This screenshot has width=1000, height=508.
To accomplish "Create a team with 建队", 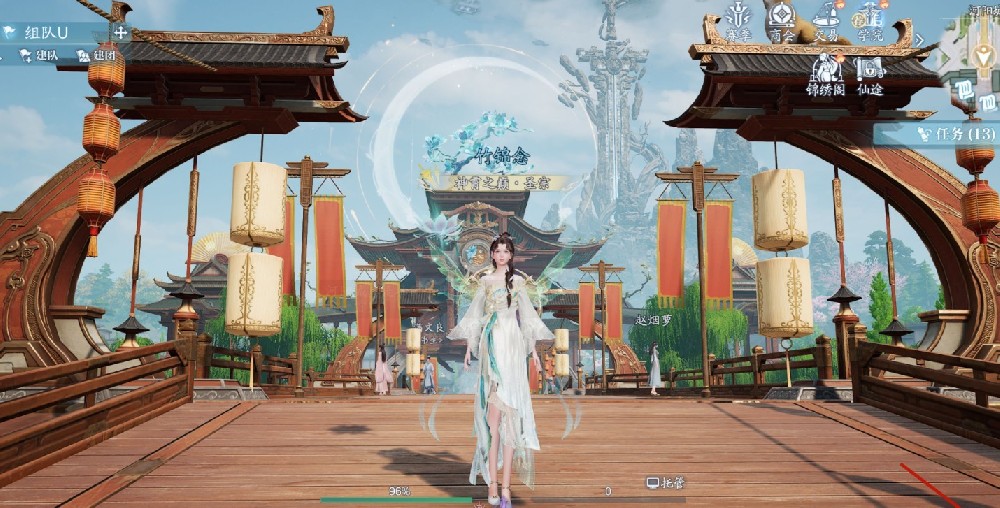I will coord(39,56).
